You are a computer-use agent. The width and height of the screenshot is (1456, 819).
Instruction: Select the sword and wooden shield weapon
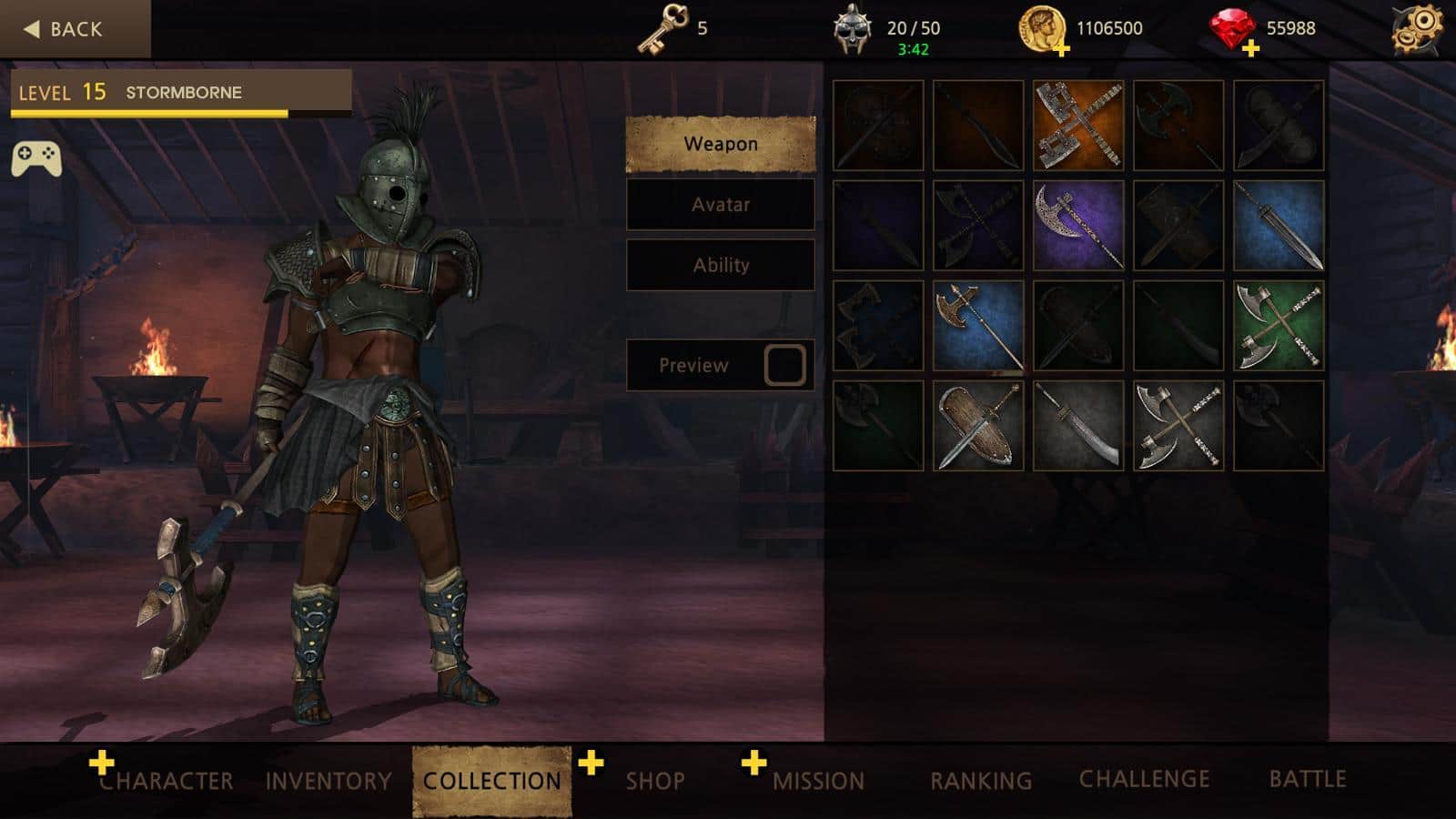pyautogui.click(x=978, y=426)
